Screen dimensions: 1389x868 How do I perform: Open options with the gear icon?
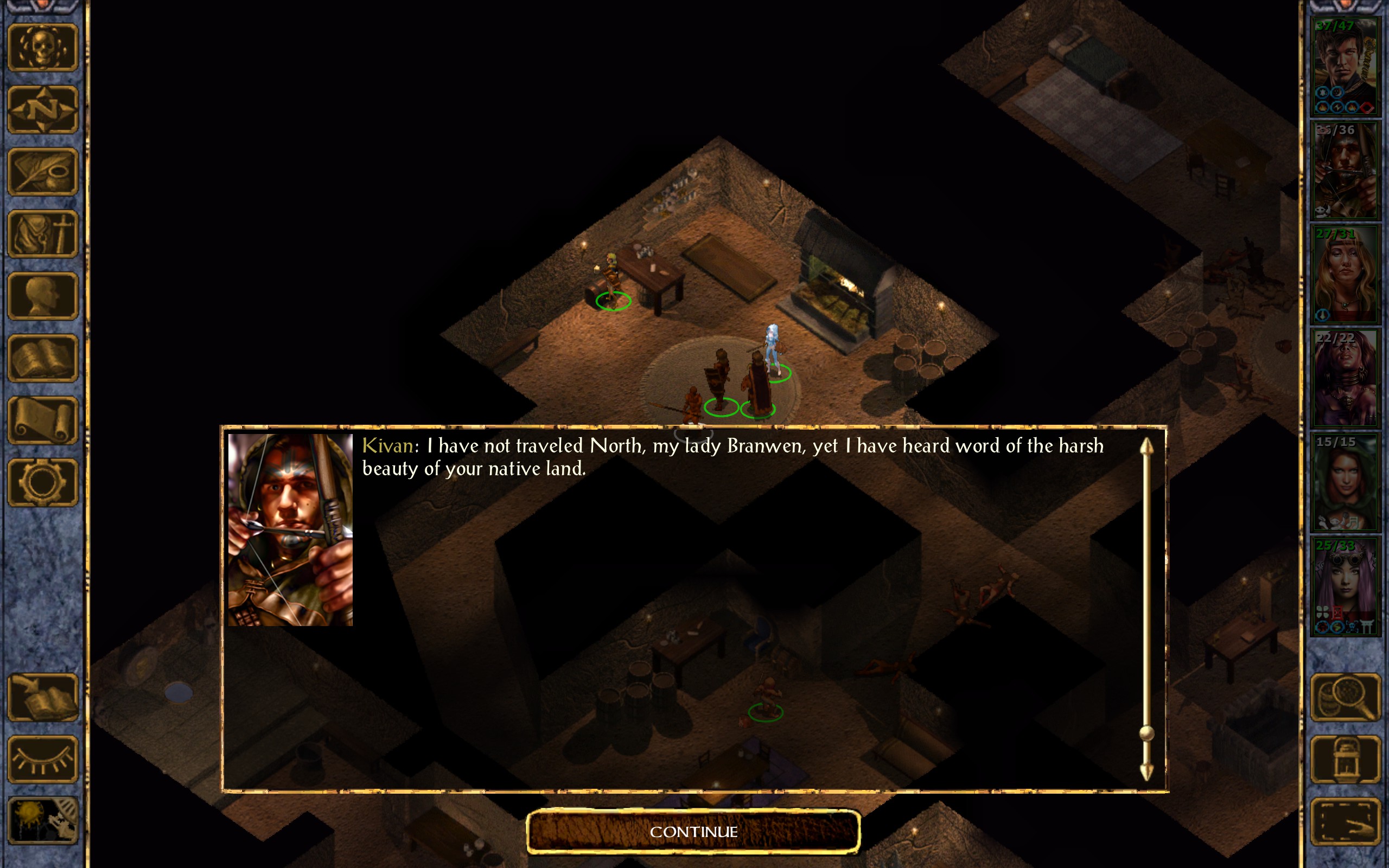tap(42, 482)
